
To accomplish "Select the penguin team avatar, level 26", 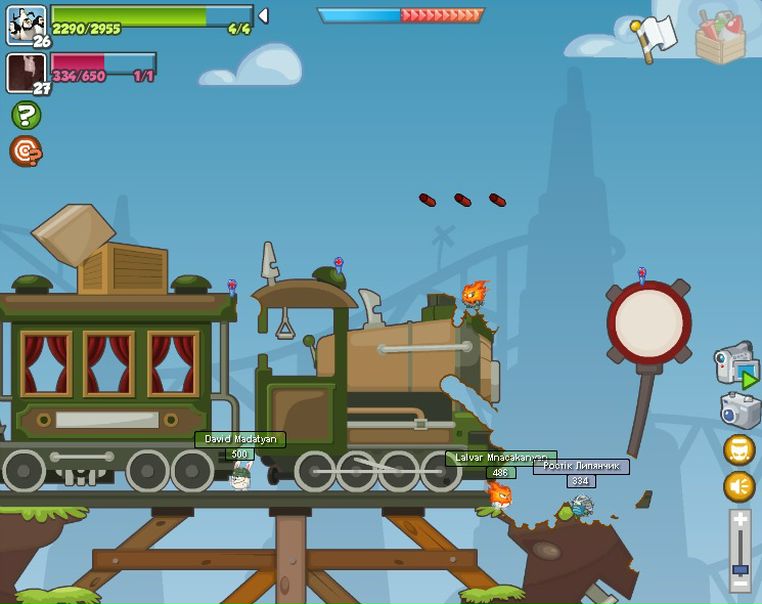I will click(26, 25).
